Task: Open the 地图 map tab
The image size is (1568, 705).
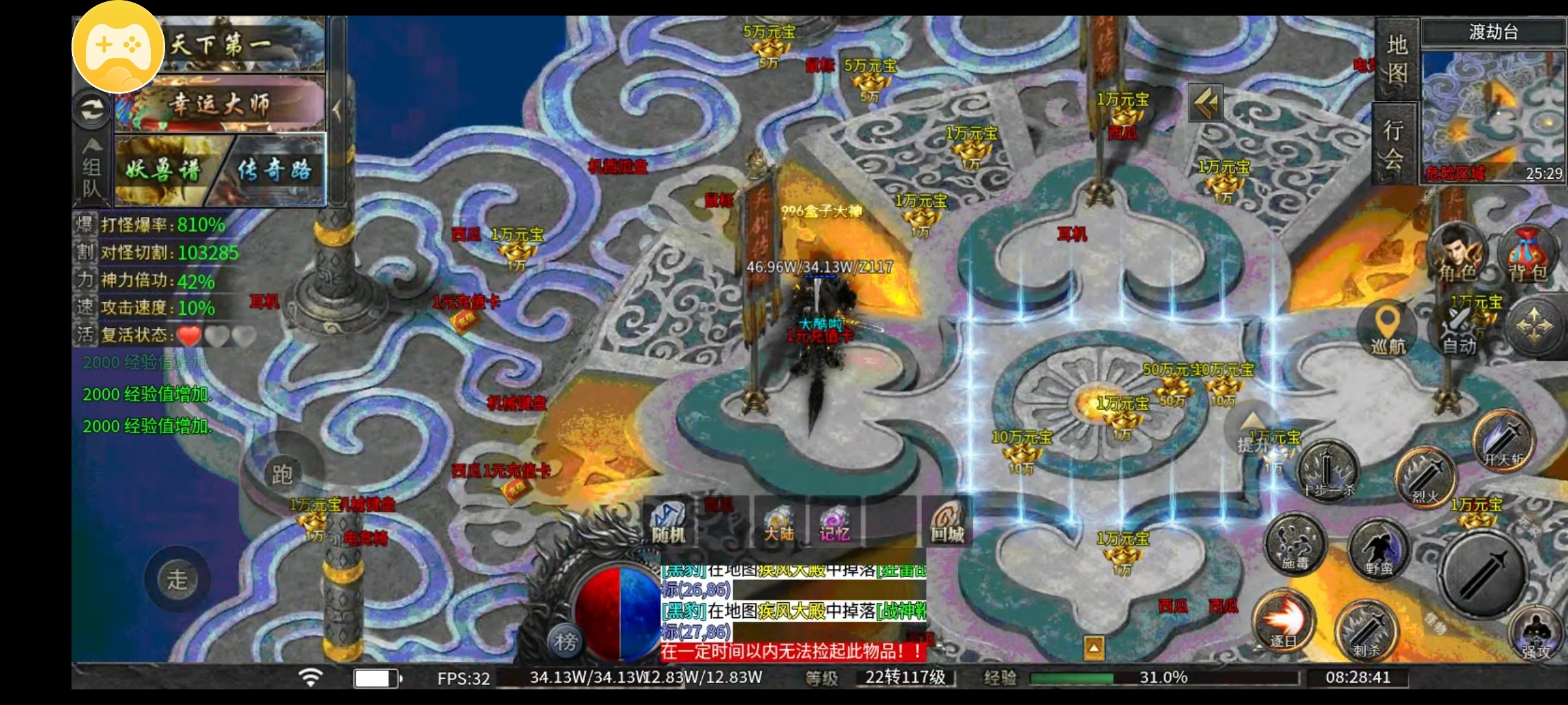Action: pyautogui.click(x=1397, y=59)
